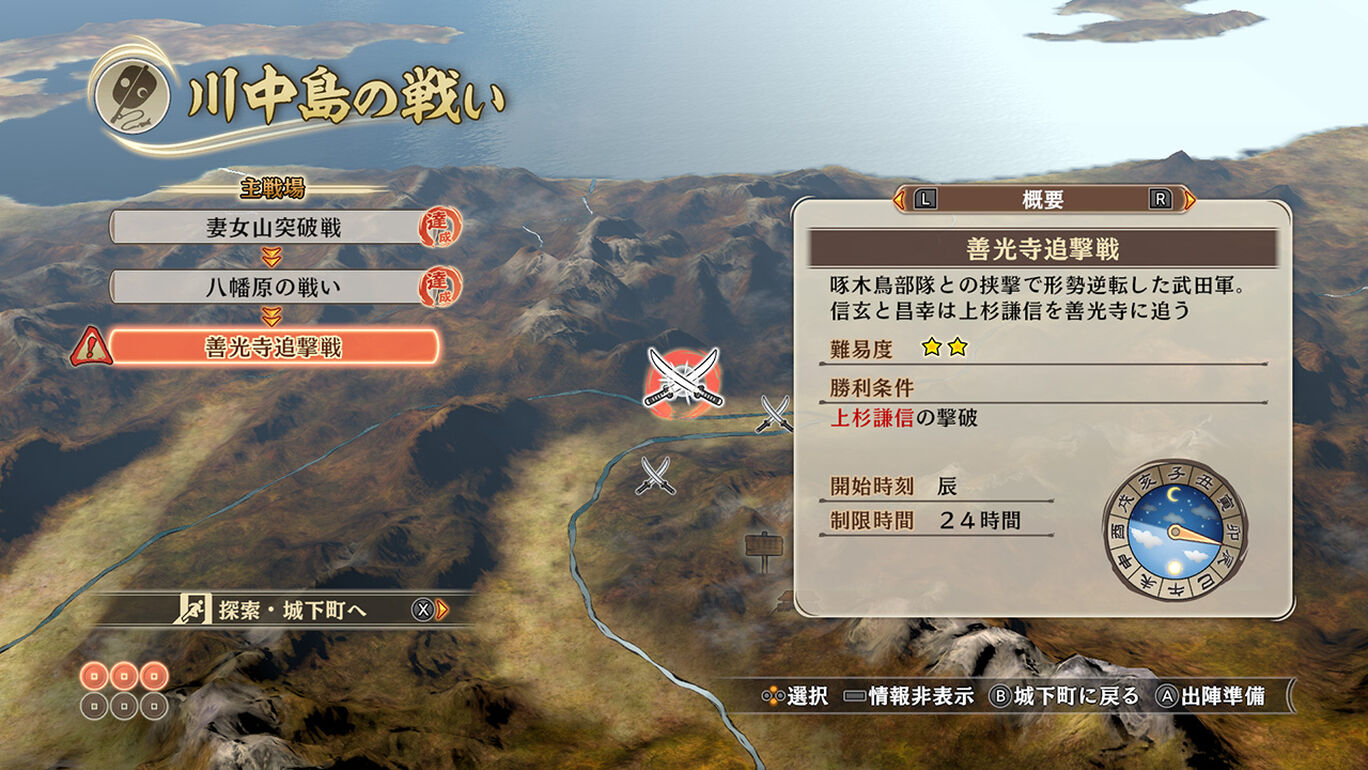
Task: Select the 妻女山突破戦 battle entry
Action: pyautogui.click(x=273, y=228)
